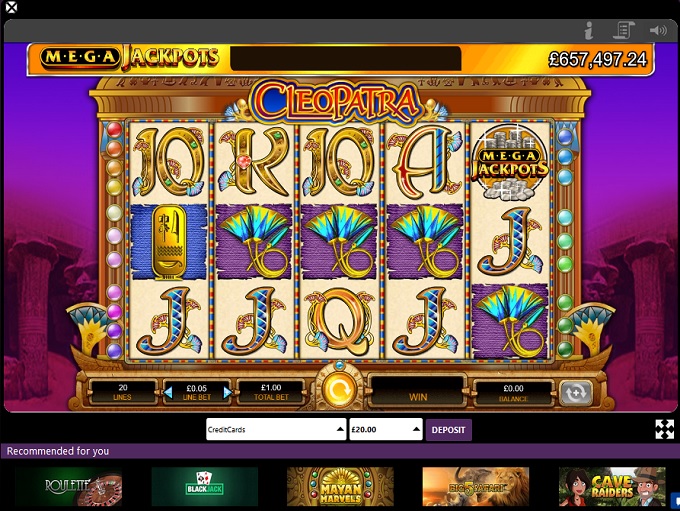
Task: Toggle the sound speaker icon
Action: (x=657, y=30)
